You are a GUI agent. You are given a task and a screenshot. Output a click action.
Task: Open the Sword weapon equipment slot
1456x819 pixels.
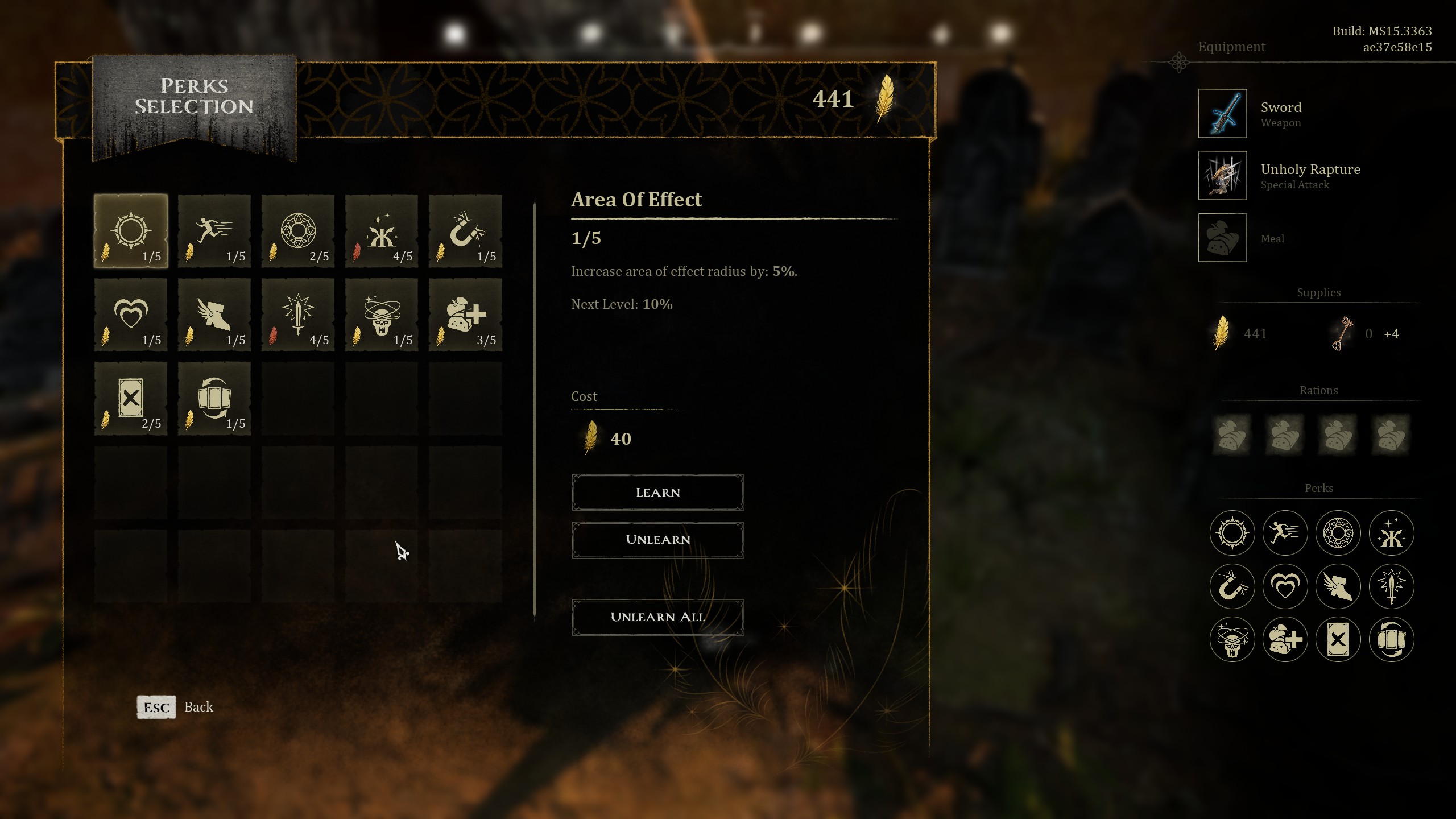pos(1222,113)
